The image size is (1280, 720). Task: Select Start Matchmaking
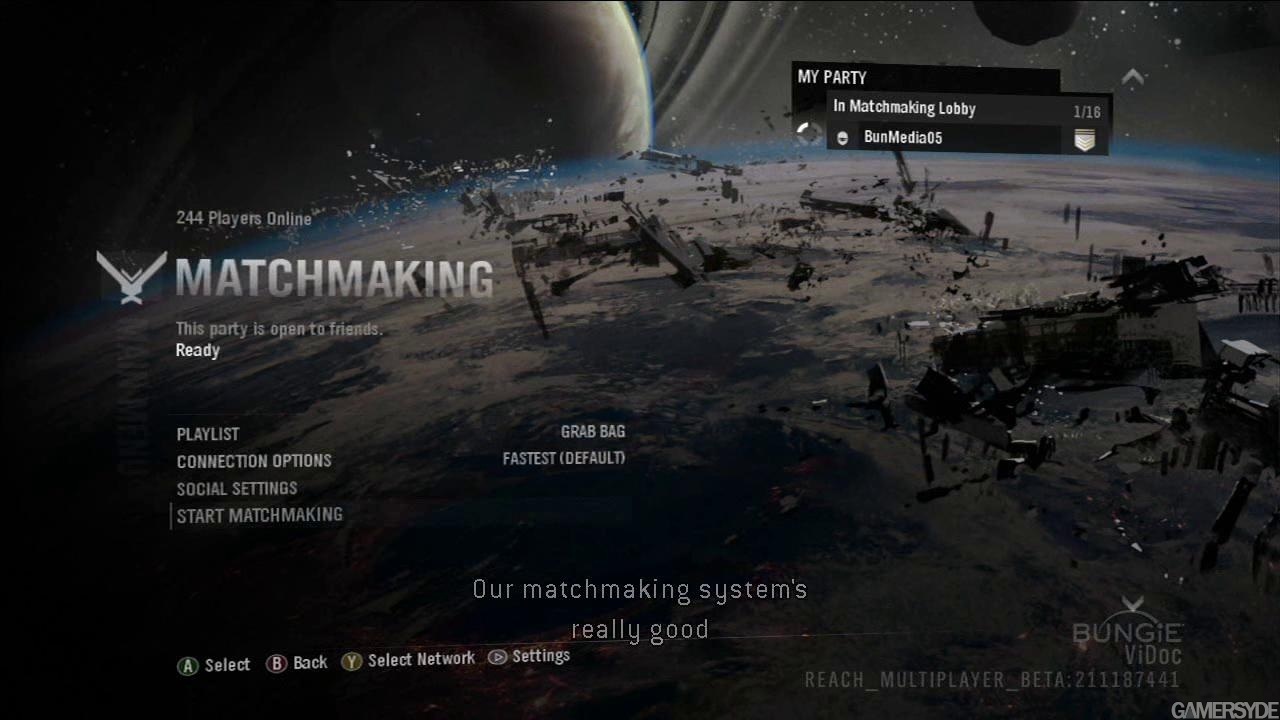(260, 515)
